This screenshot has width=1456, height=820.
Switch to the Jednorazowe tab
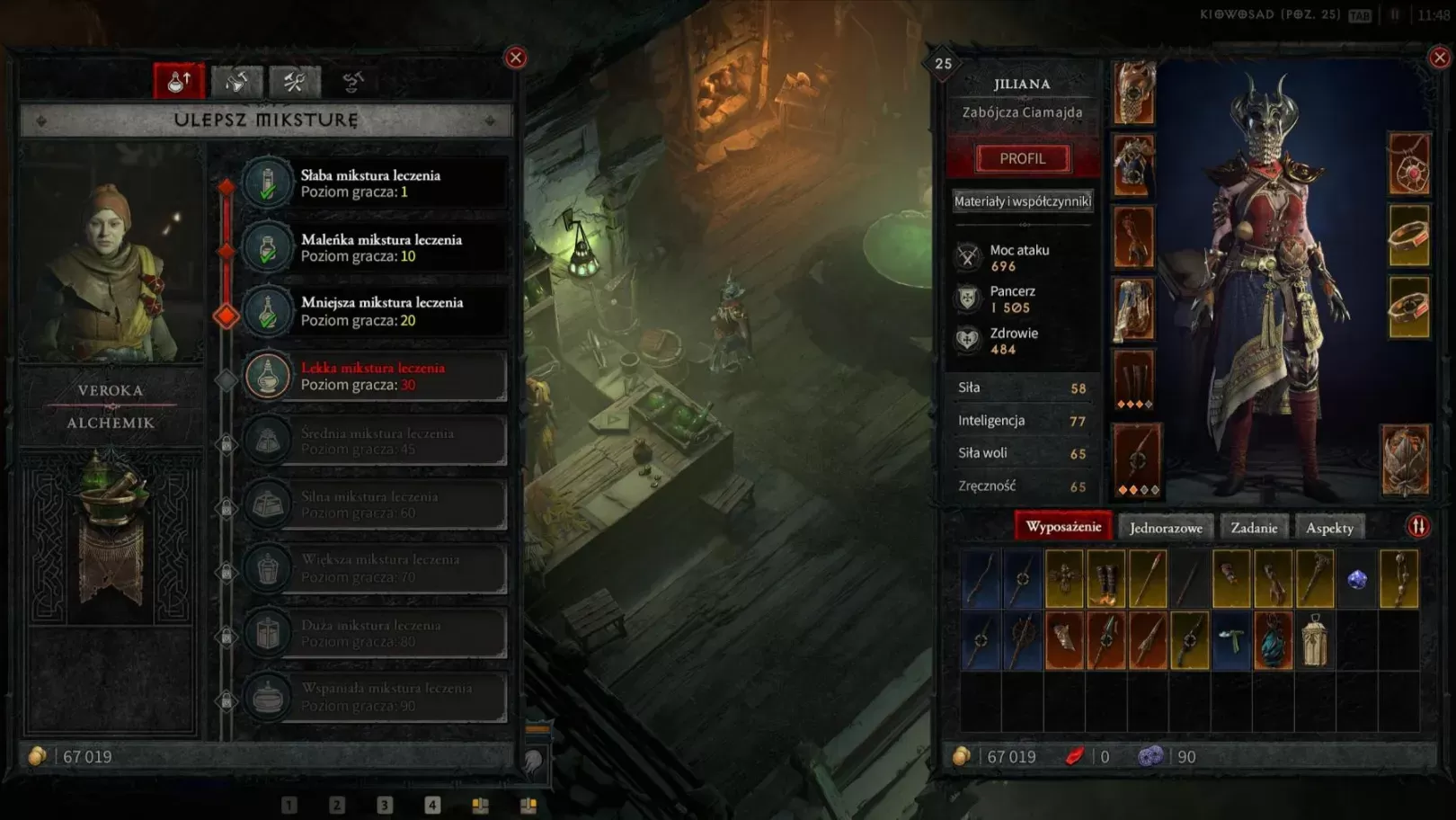tap(1166, 528)
